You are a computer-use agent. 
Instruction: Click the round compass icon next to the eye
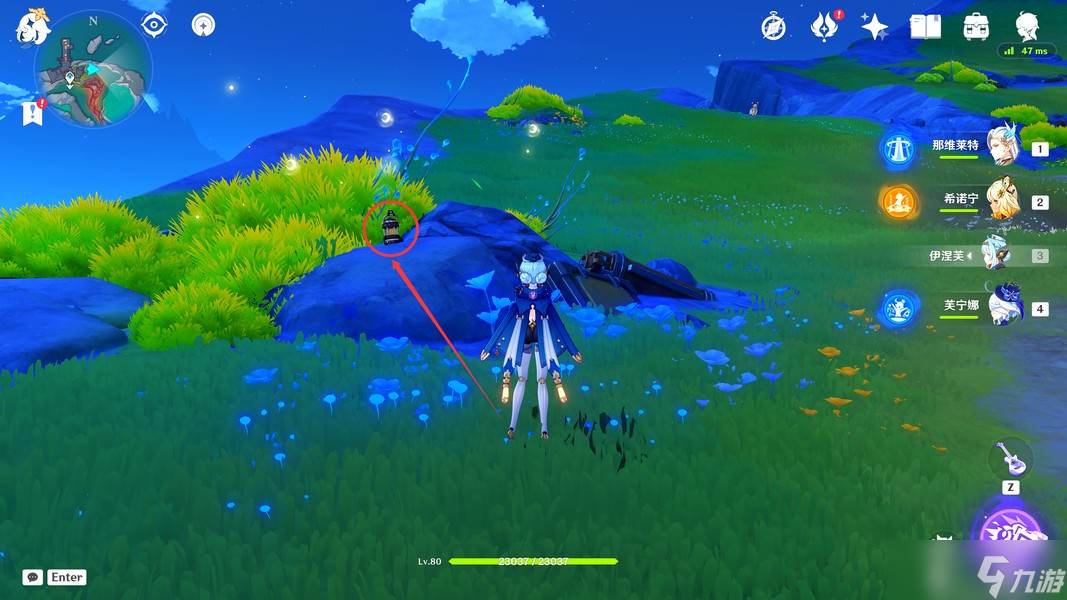(x=203, y=24)
